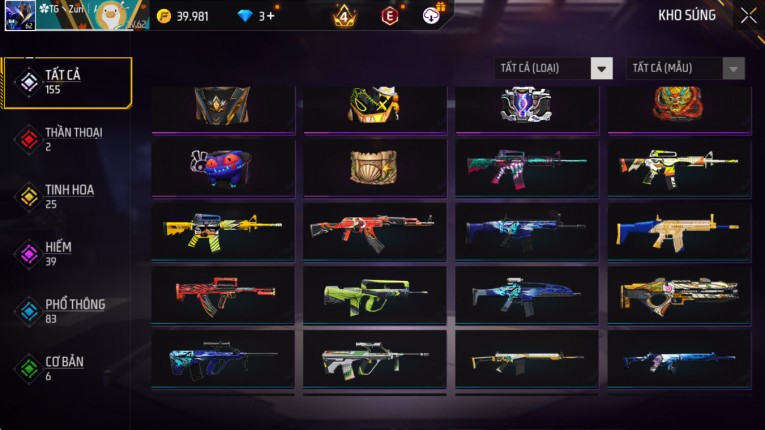Click the red E hexagon icon
The width and height of the screenshot is (765, 430).
pos(390,16)
